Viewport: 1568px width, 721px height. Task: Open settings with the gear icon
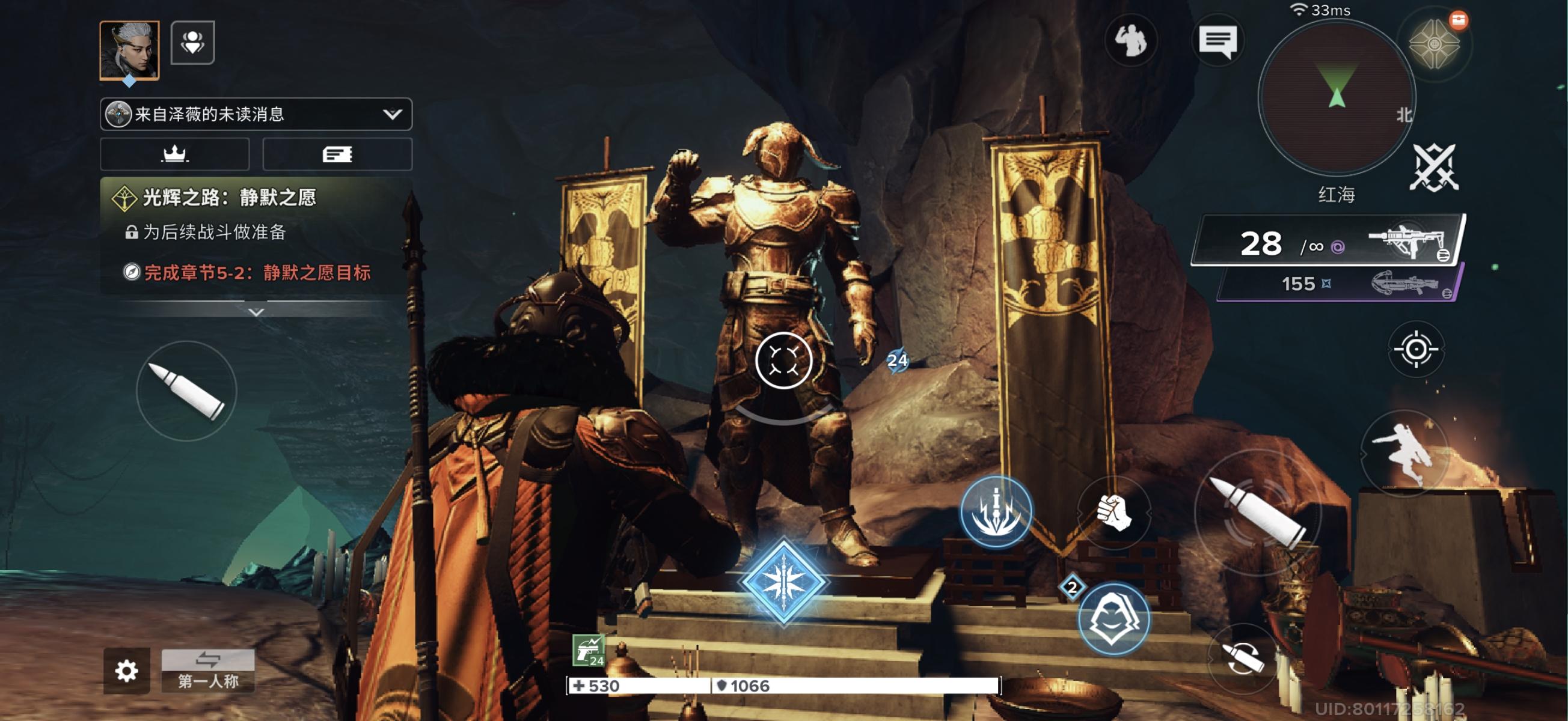pos(126,671)
